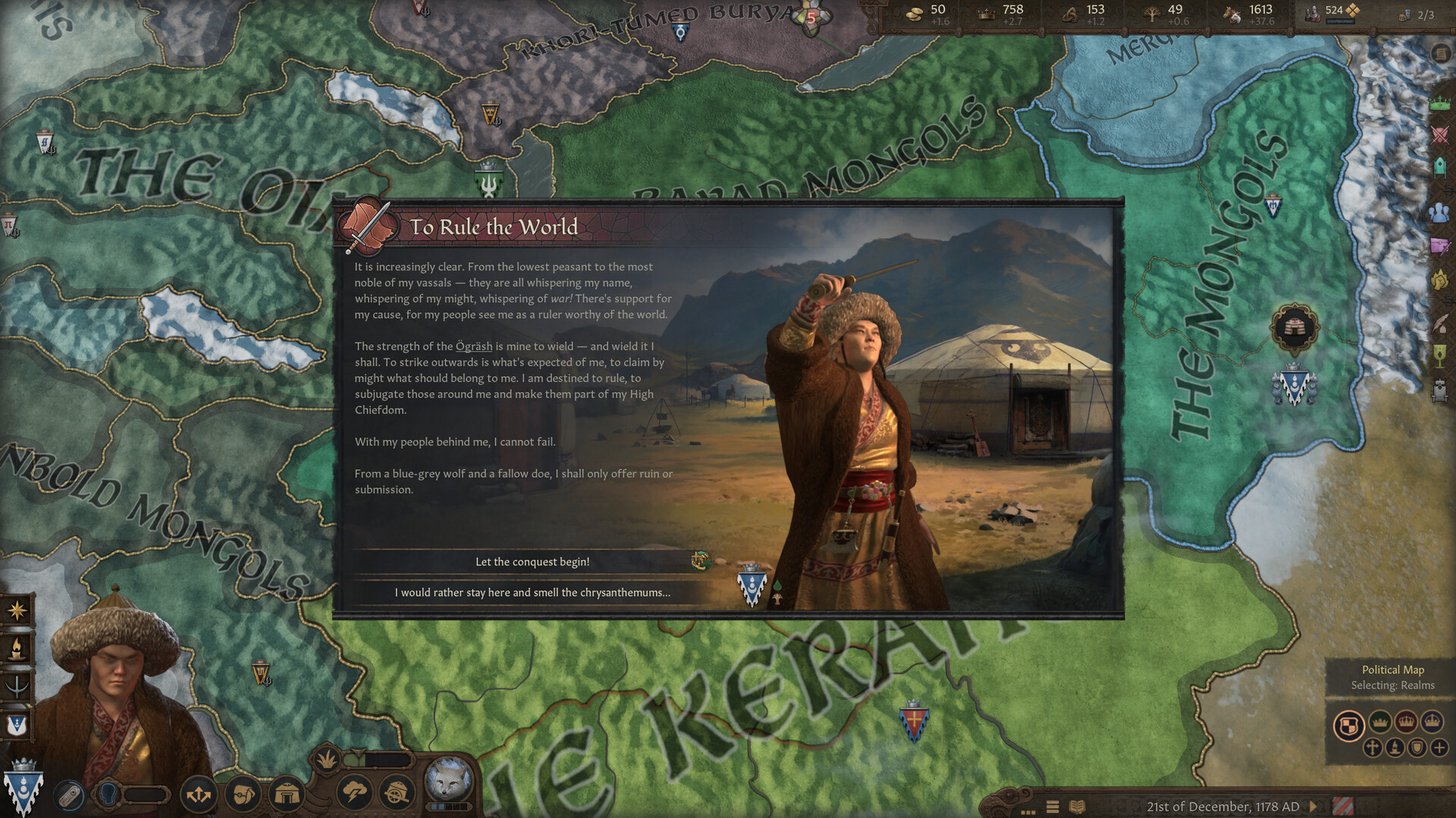Adjust the striped game speed control
Image resolution: width=1456 pixels, height=818 pixels.
[1343, 806]
